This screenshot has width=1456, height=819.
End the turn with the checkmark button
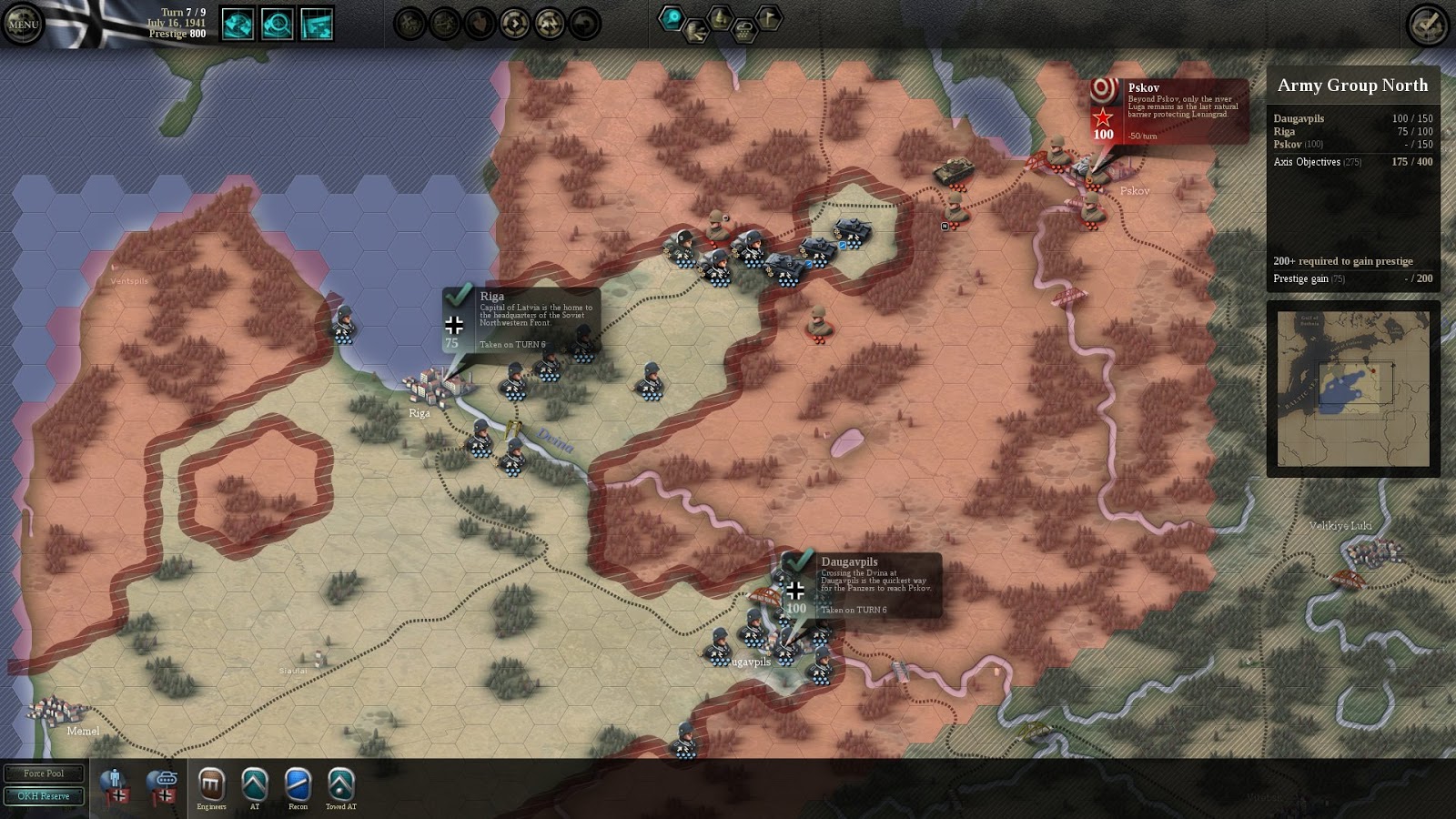coord(1428,25)
